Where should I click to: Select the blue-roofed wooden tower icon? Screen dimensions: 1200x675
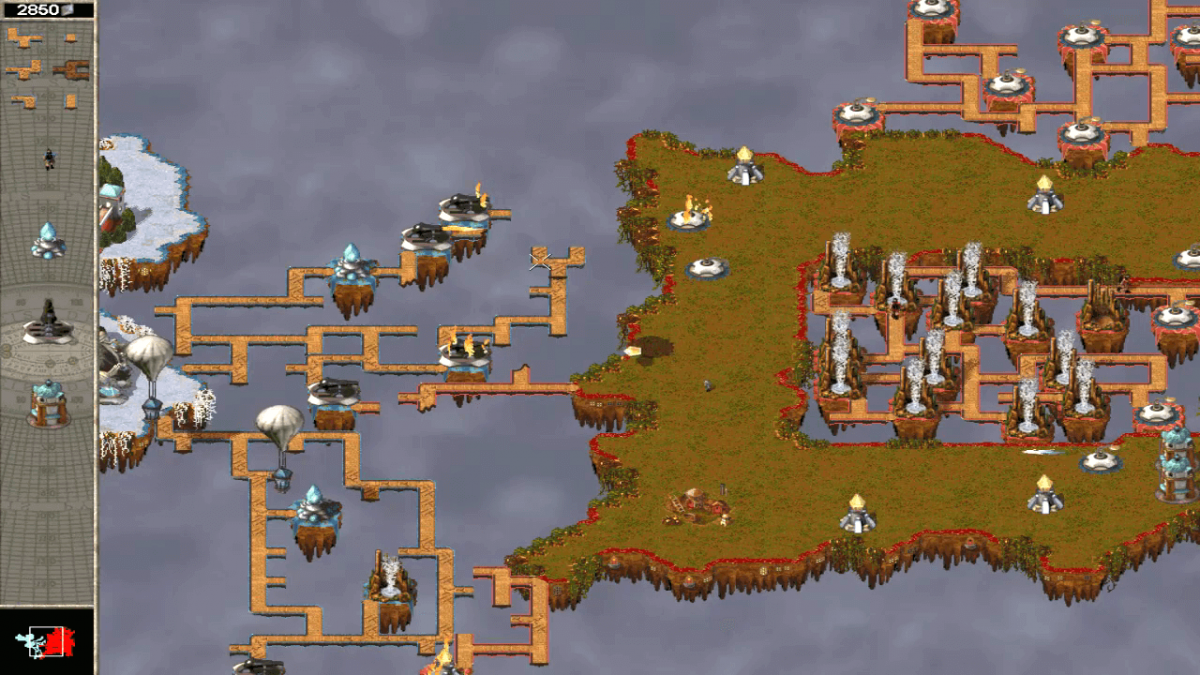pos(48,401)
